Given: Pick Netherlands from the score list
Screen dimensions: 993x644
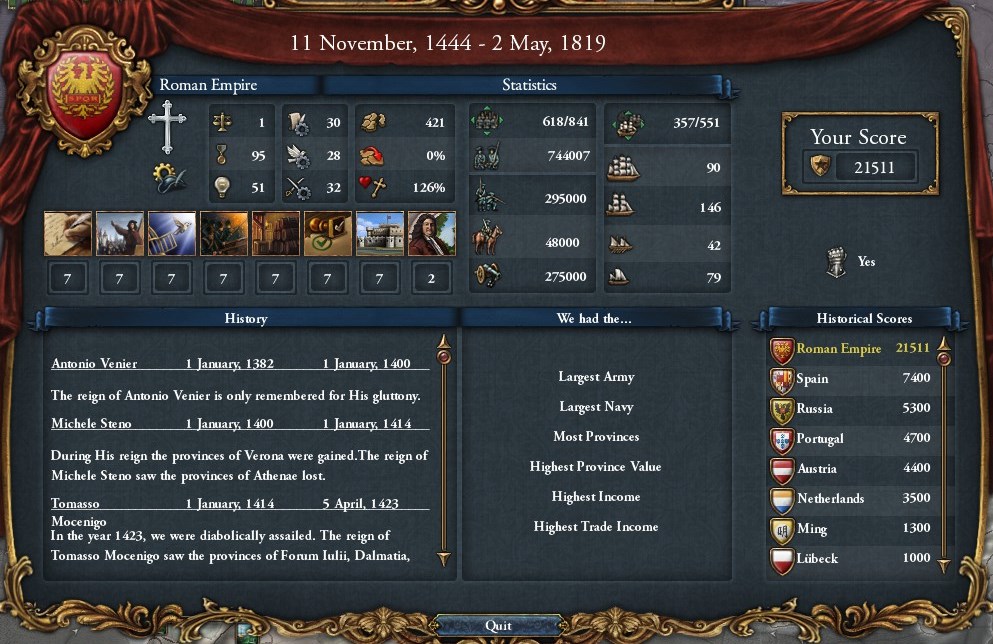Looking at the screenshot, I should tap(850, 499).
